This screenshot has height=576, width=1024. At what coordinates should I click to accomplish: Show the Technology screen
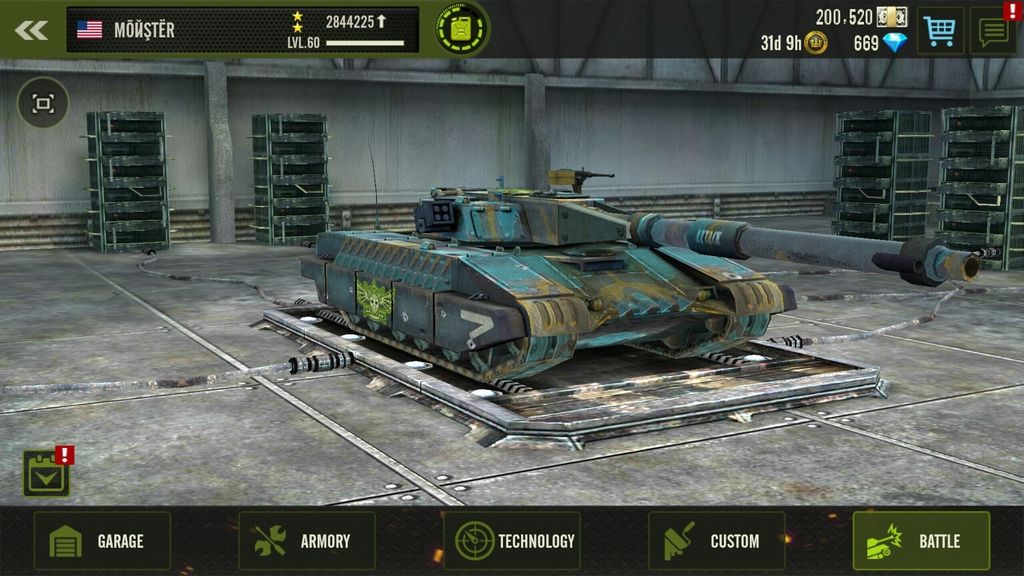coord(512,541)
